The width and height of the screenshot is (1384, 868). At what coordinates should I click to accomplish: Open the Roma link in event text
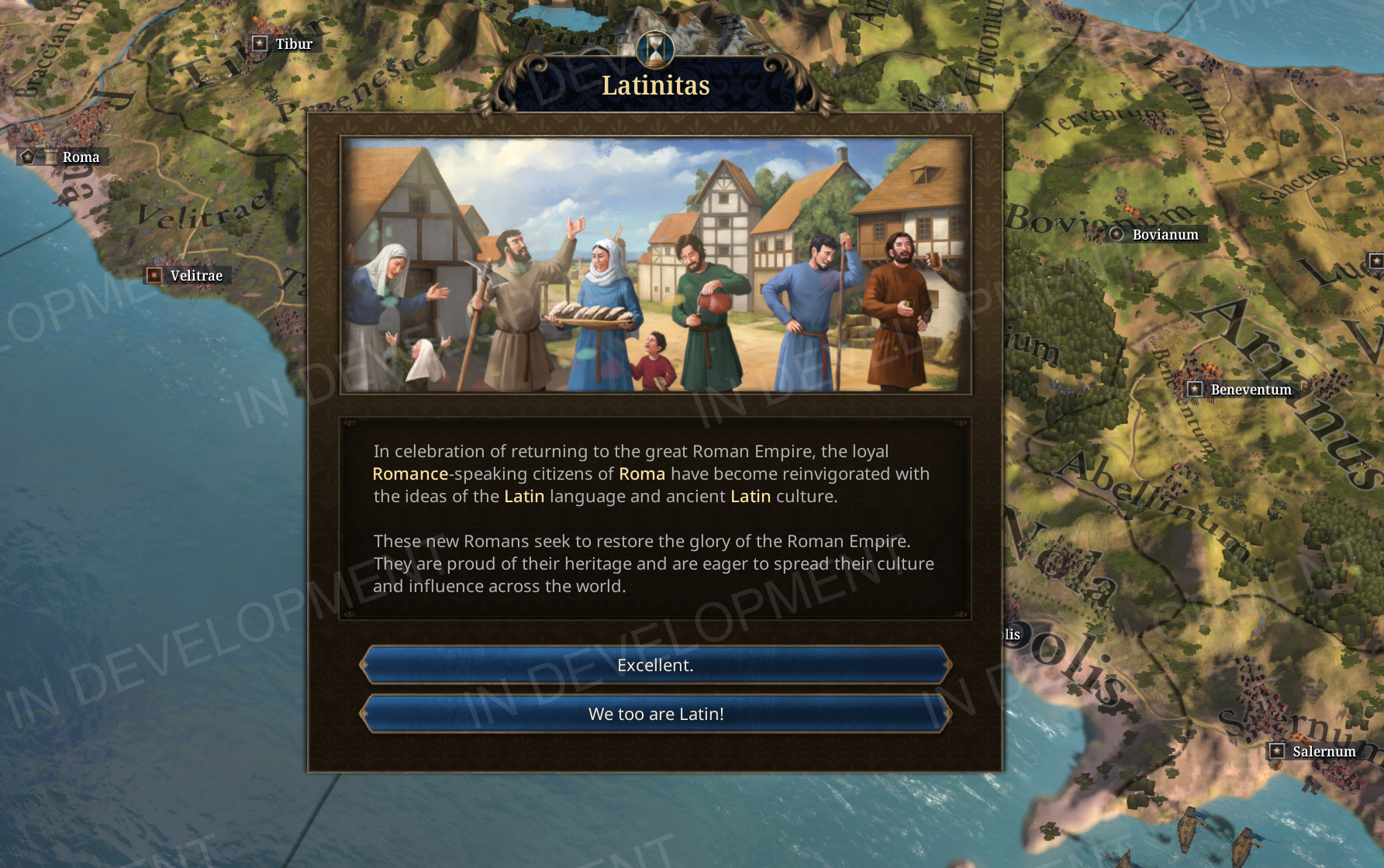[641, 474]
